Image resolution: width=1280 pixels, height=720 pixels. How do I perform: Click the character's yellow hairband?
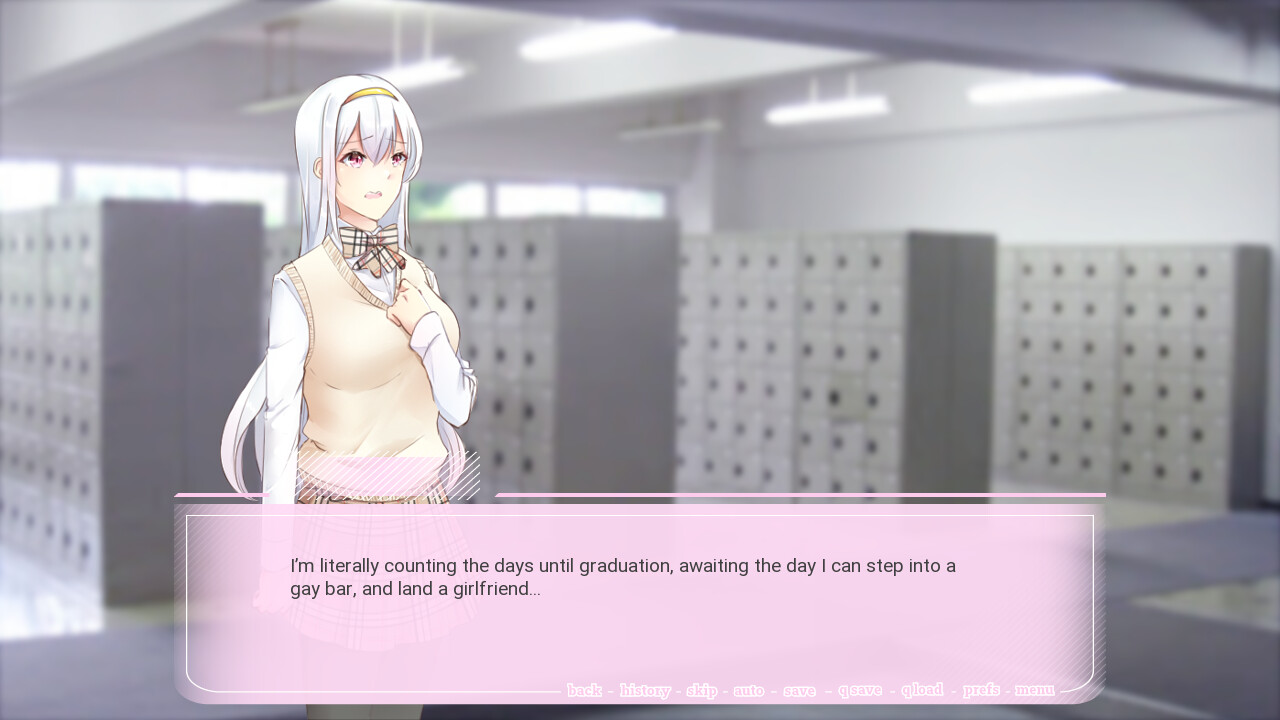pyautogui.click(x=372, y=92)
